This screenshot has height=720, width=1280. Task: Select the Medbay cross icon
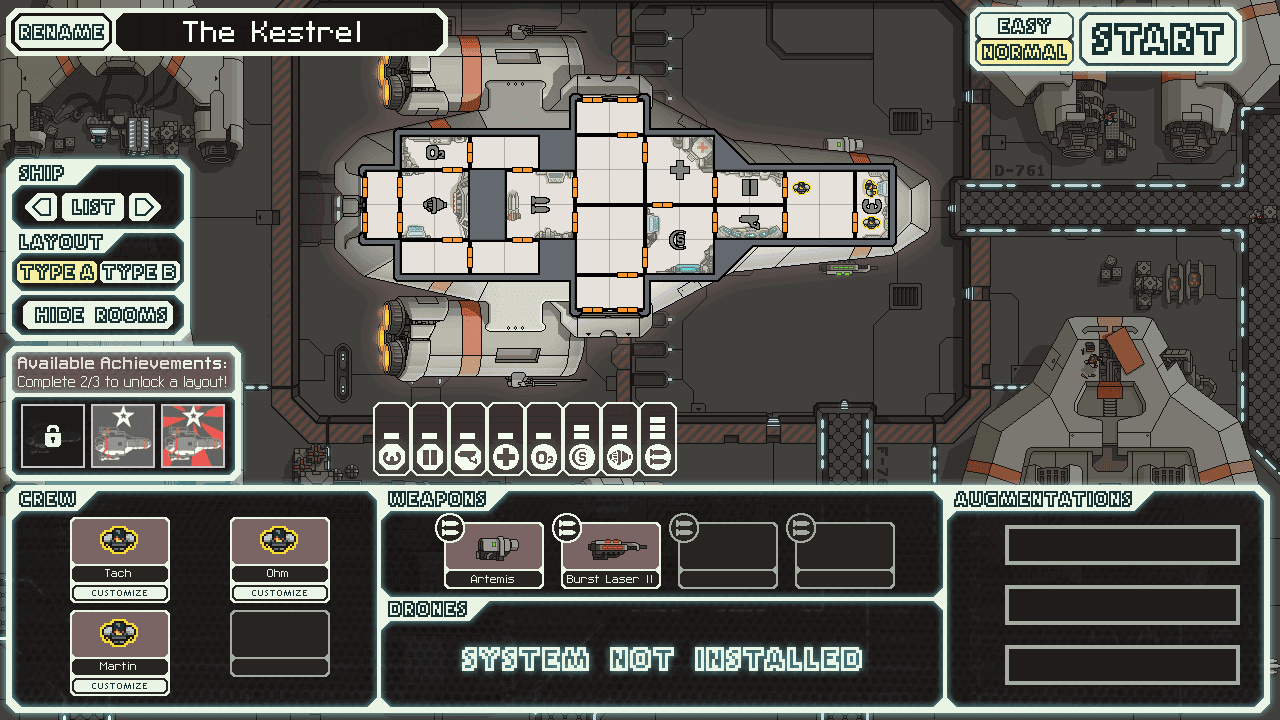(507, 457)
